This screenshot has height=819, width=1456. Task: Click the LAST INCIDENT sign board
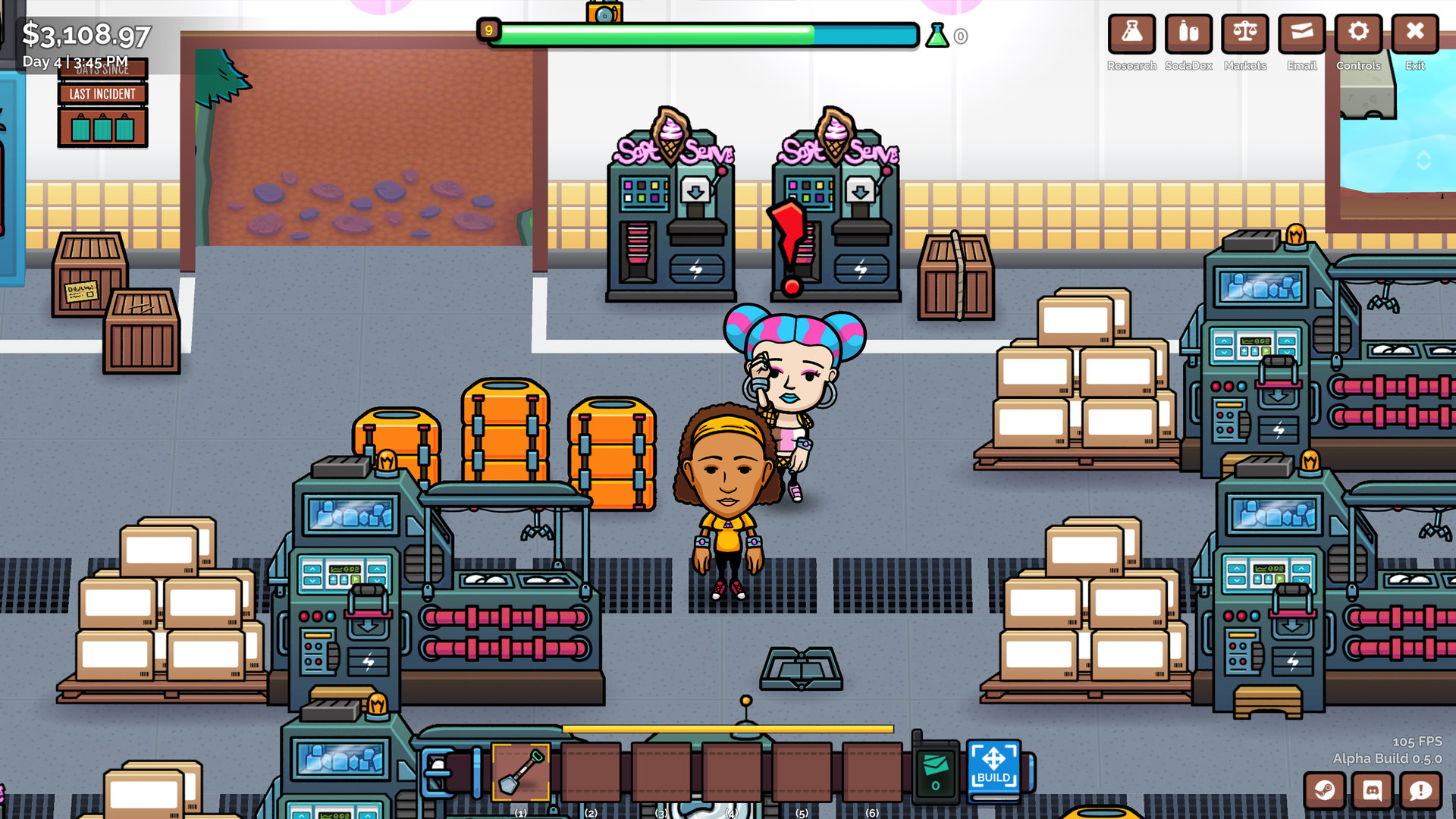(x=102, y=94)
